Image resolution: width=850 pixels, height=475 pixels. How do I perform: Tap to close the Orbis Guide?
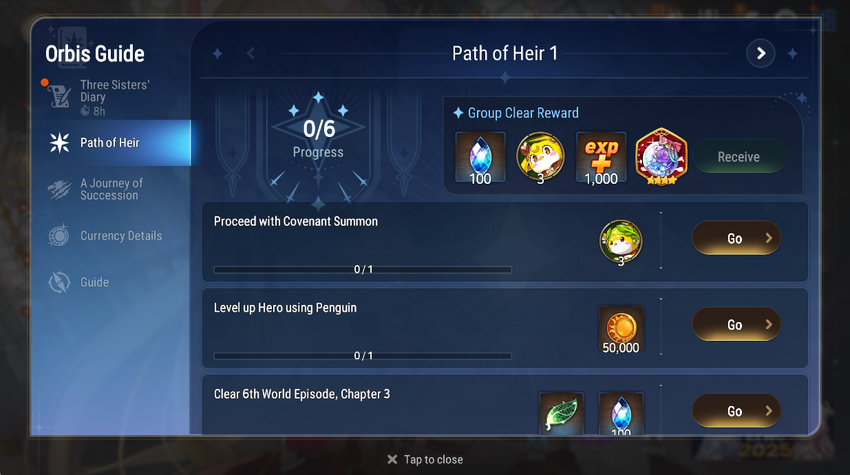tap(425, 459)
